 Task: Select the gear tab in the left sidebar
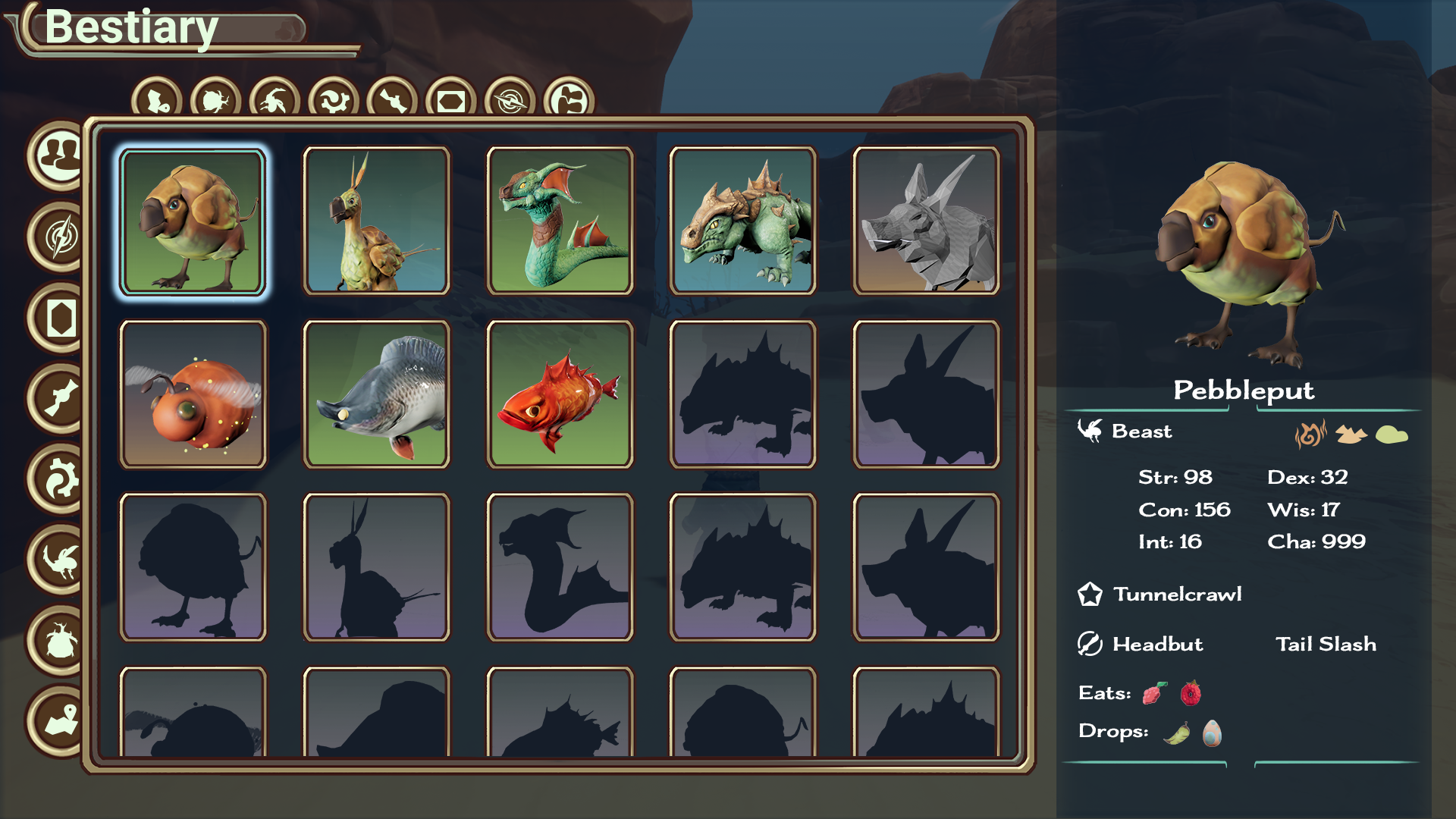(61, 479)
